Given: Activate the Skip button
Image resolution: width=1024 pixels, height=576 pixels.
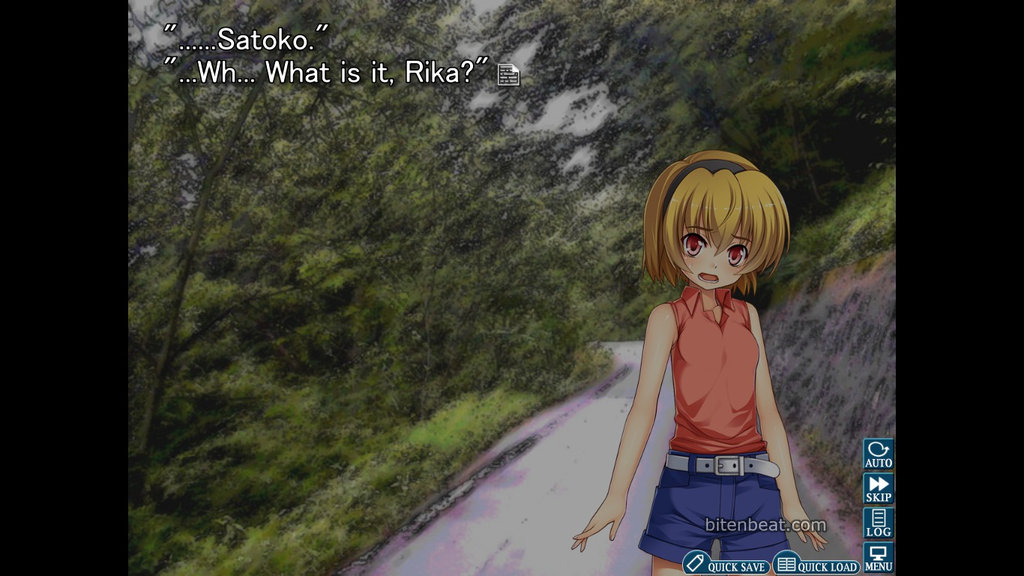Looking at the screenshot, I should click(x=878, y=488).
